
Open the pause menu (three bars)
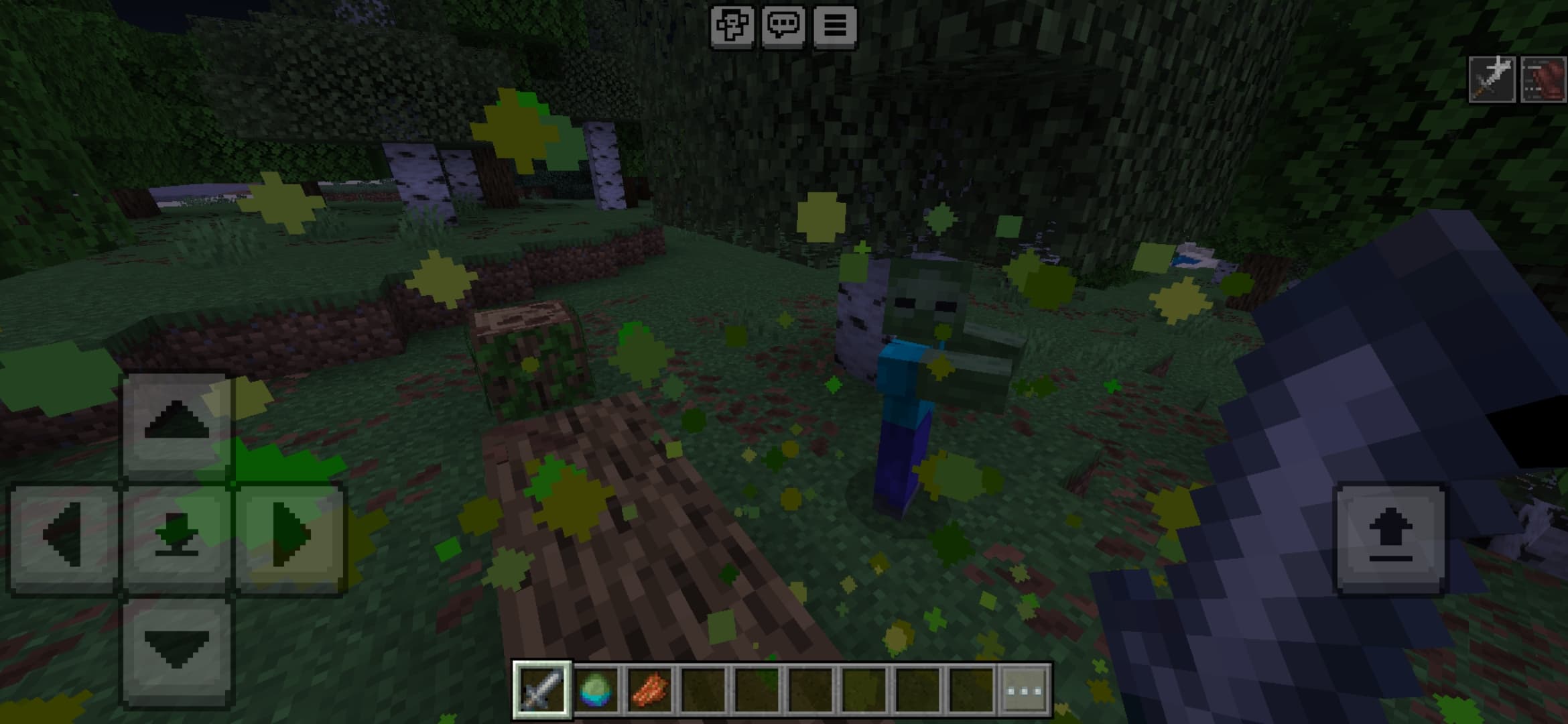[x=835, y=27]
